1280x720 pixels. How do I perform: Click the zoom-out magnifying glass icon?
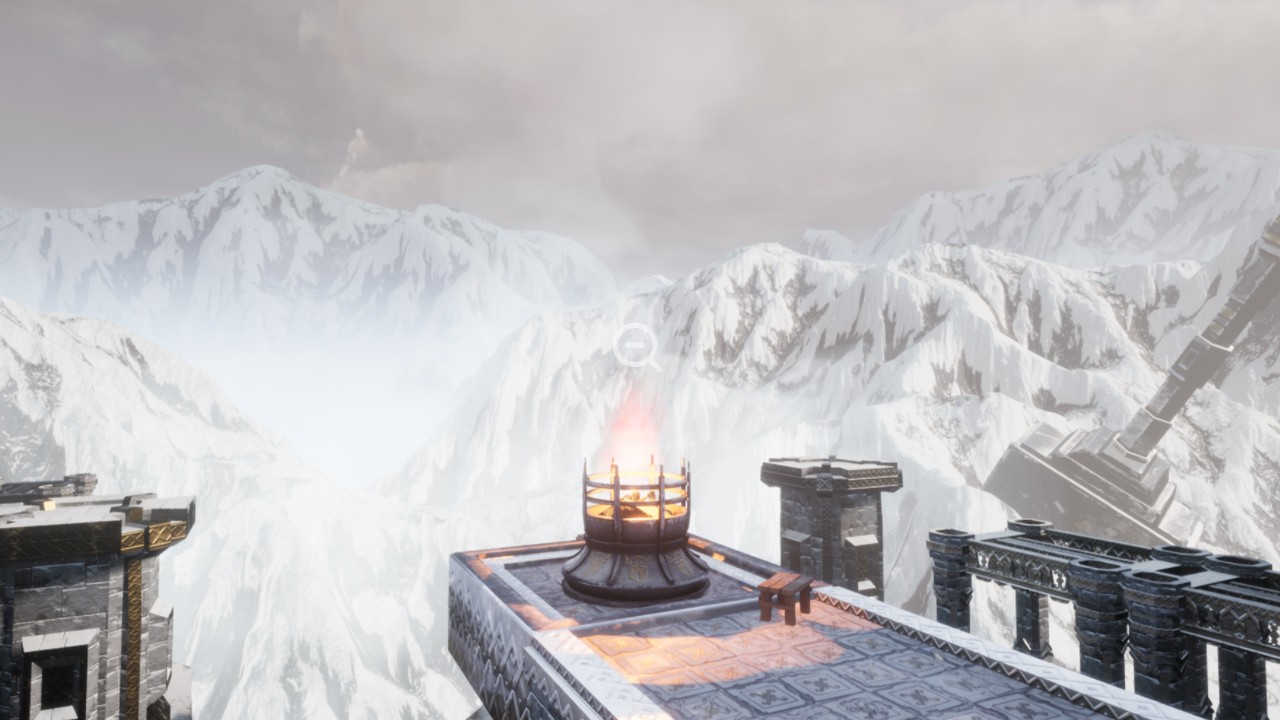(x=635, y=346)
